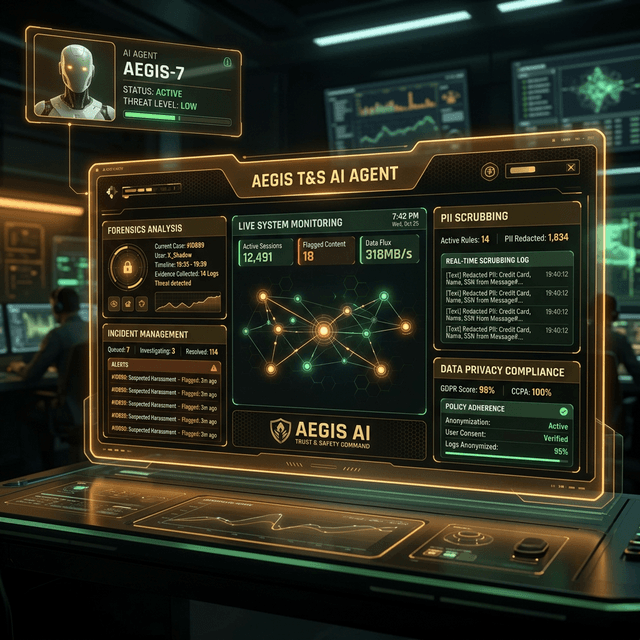
Task: Click the round emblem icon beside the title
Action: coord(489,170)
